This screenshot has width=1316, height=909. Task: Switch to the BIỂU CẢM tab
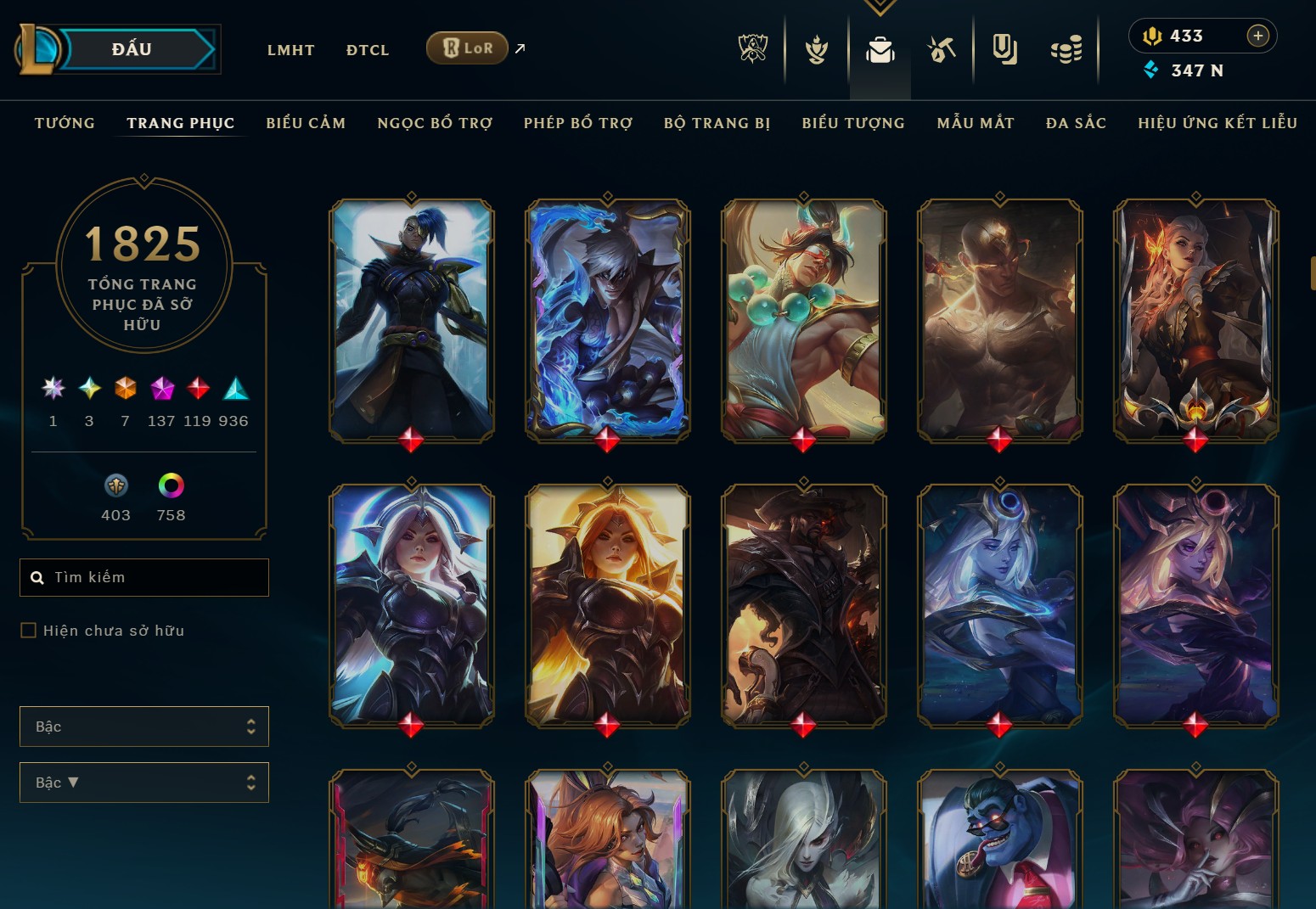306,123
